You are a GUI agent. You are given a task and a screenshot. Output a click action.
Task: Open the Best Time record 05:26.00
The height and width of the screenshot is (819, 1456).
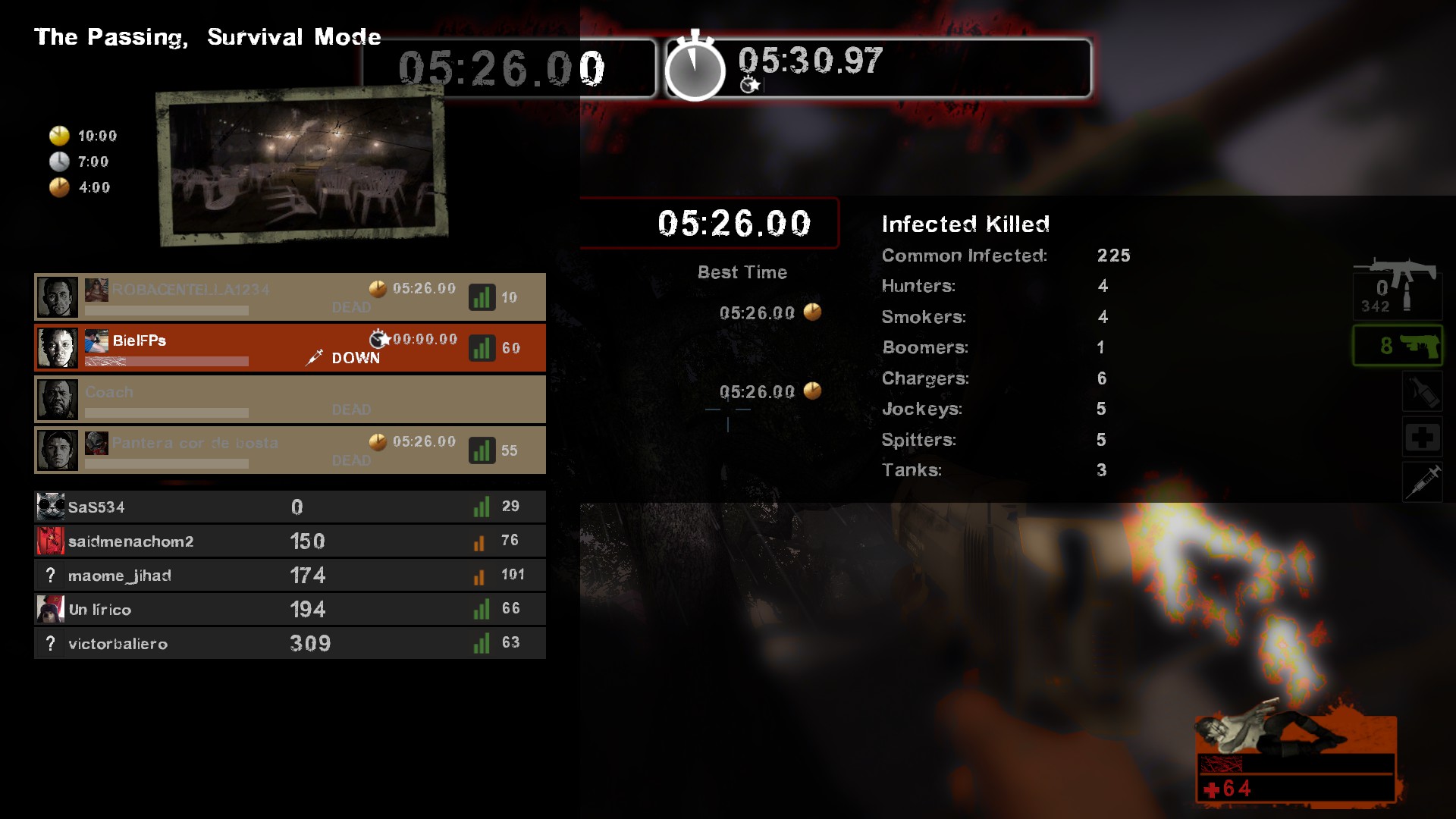point(761,312)
